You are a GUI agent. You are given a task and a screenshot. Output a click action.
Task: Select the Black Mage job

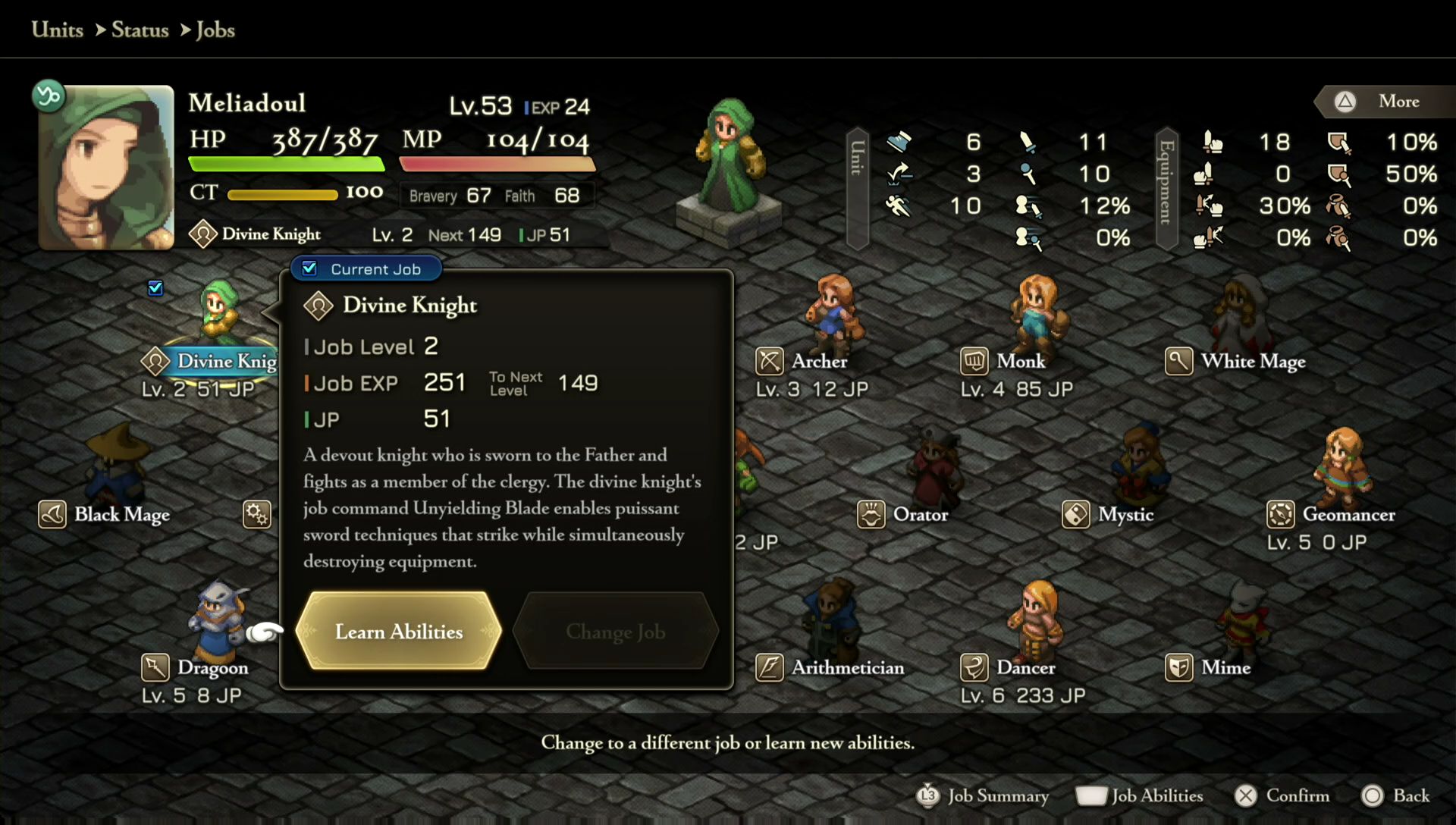click(x=121, y=514)
